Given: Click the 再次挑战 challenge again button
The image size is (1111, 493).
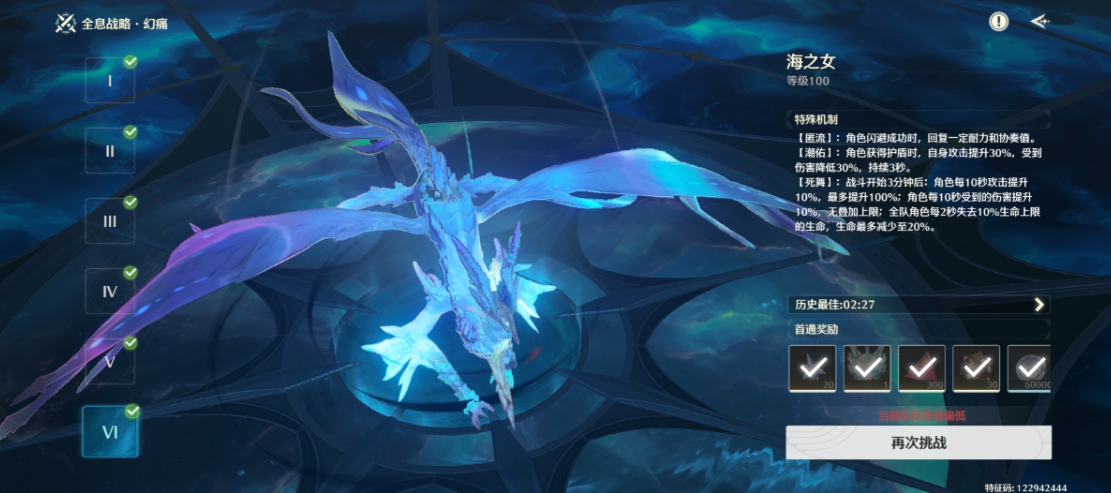Looking at the screenshot, I should click(x=917, y=442).
